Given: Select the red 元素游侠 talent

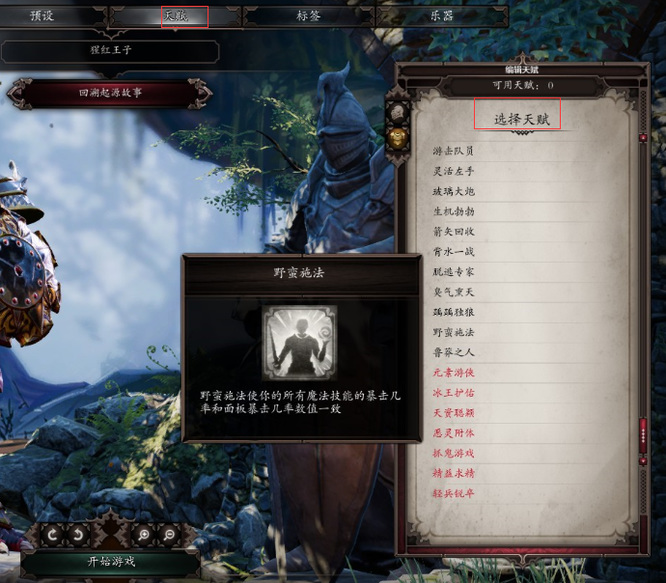Looking at the screenshot, I should click(x=453, y=372).
